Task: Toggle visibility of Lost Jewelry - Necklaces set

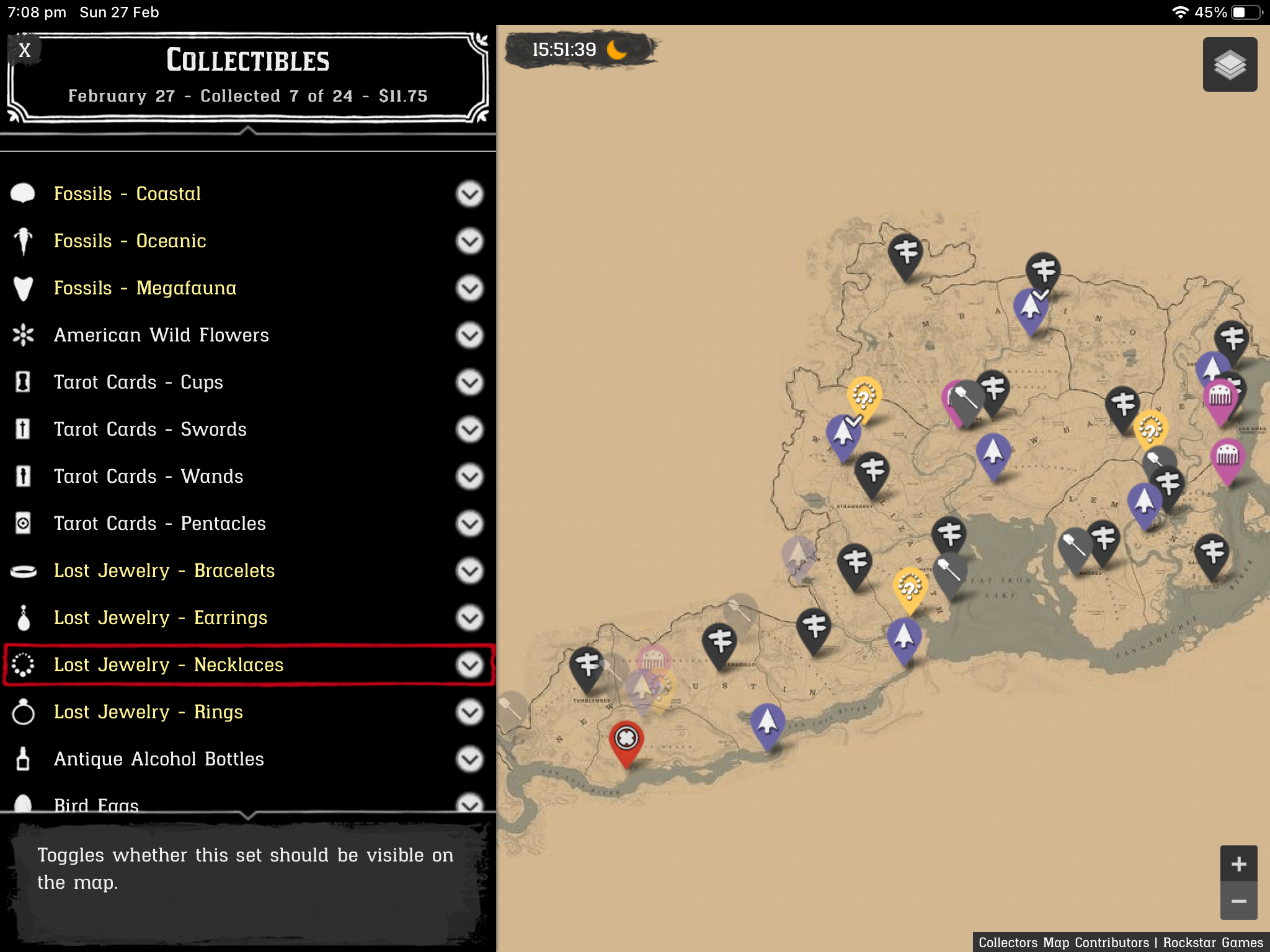Action: pos(469,664)
